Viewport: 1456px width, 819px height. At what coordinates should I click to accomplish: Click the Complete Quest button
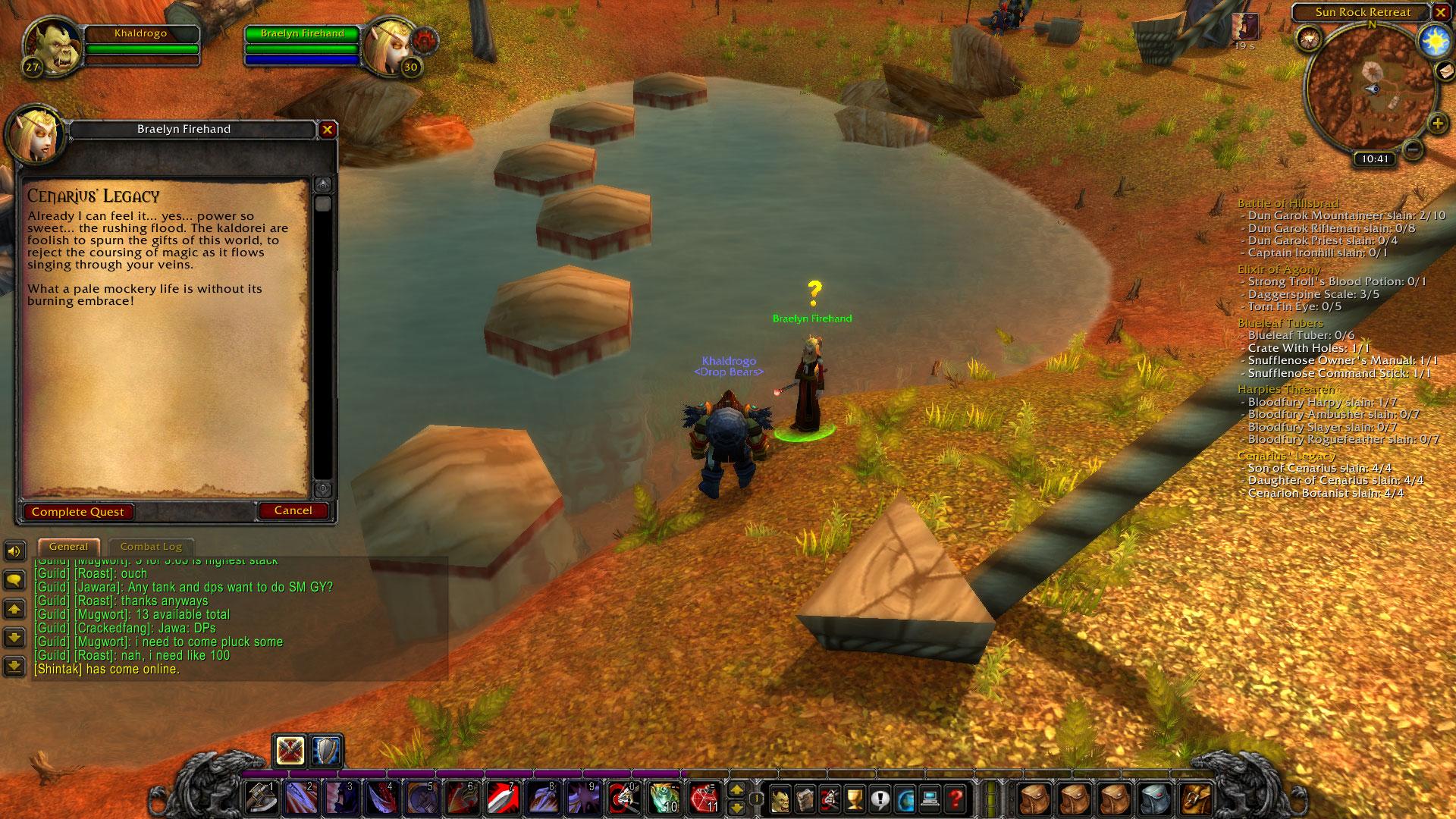click(x=78, y=512)
